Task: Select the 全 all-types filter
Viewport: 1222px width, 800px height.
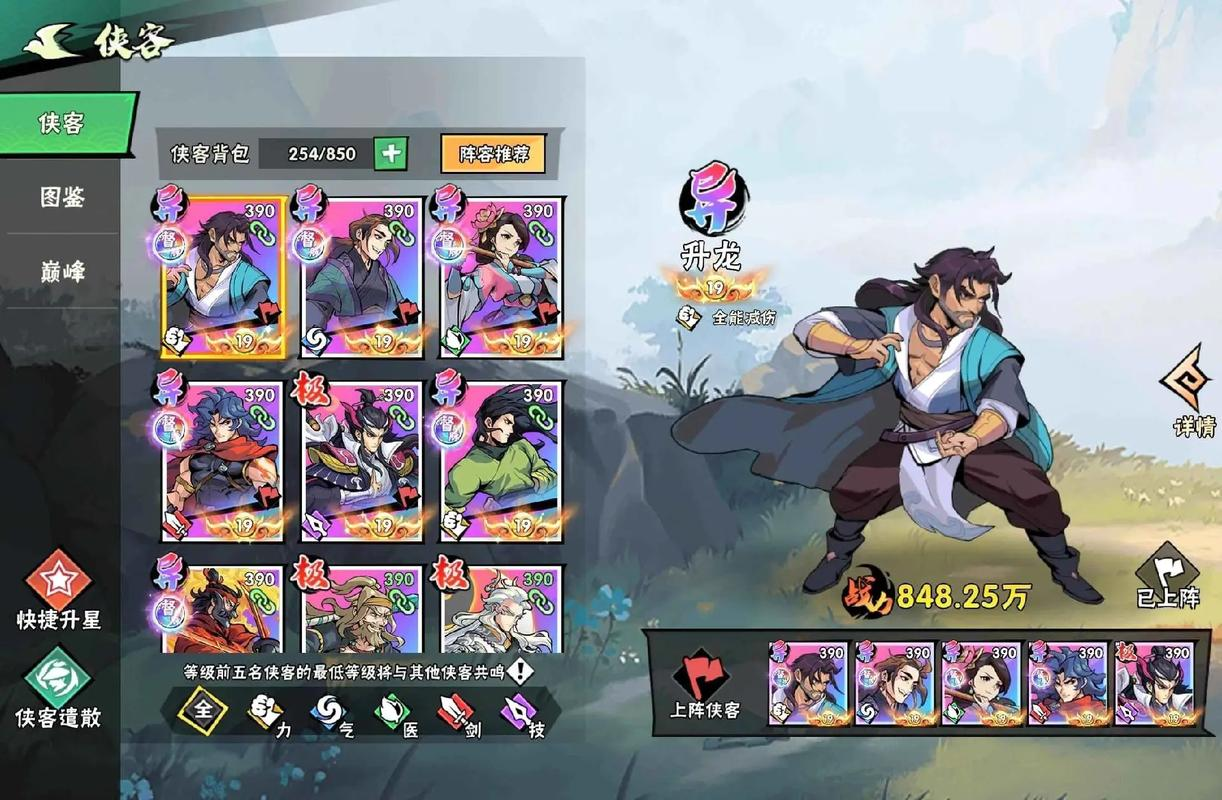Action: pos(204,712)
